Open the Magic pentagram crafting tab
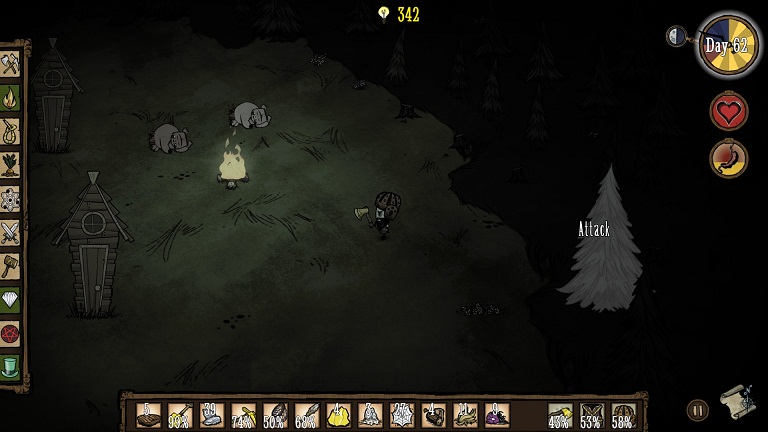Image resolution: width=768 pixels, height=432 pixels. point(11,332)
